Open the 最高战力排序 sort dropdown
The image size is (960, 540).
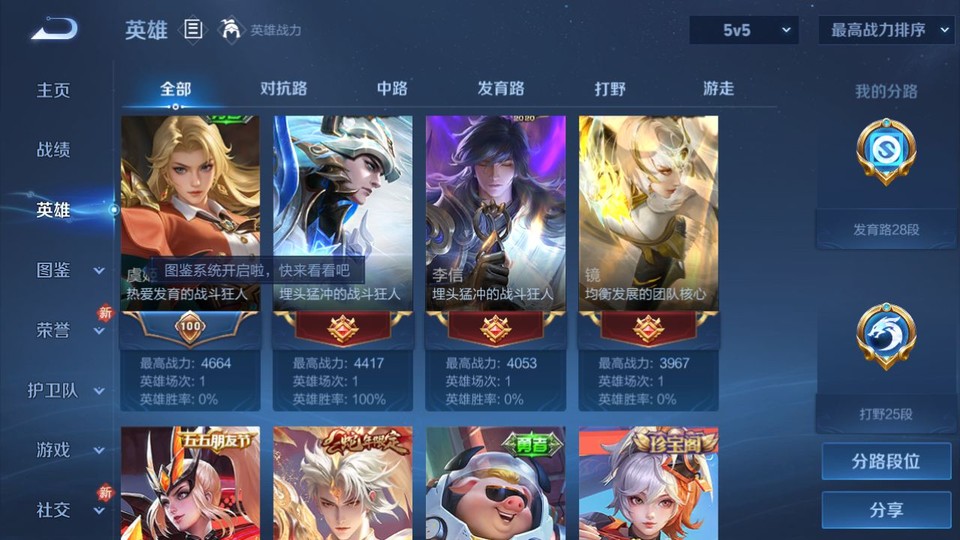tap(886, 30)
